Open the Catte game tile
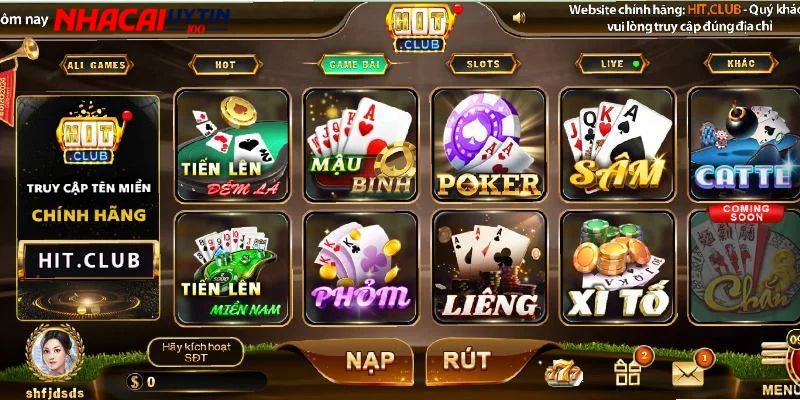The image size is (800, 400). pyautogui.click(x=745, y=145)
